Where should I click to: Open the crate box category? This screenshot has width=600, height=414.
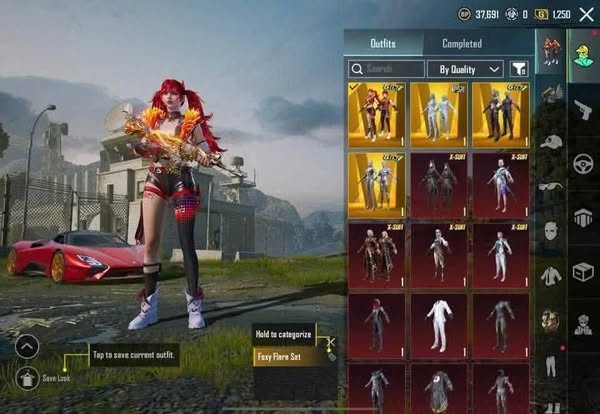click(x=583, y=271)
